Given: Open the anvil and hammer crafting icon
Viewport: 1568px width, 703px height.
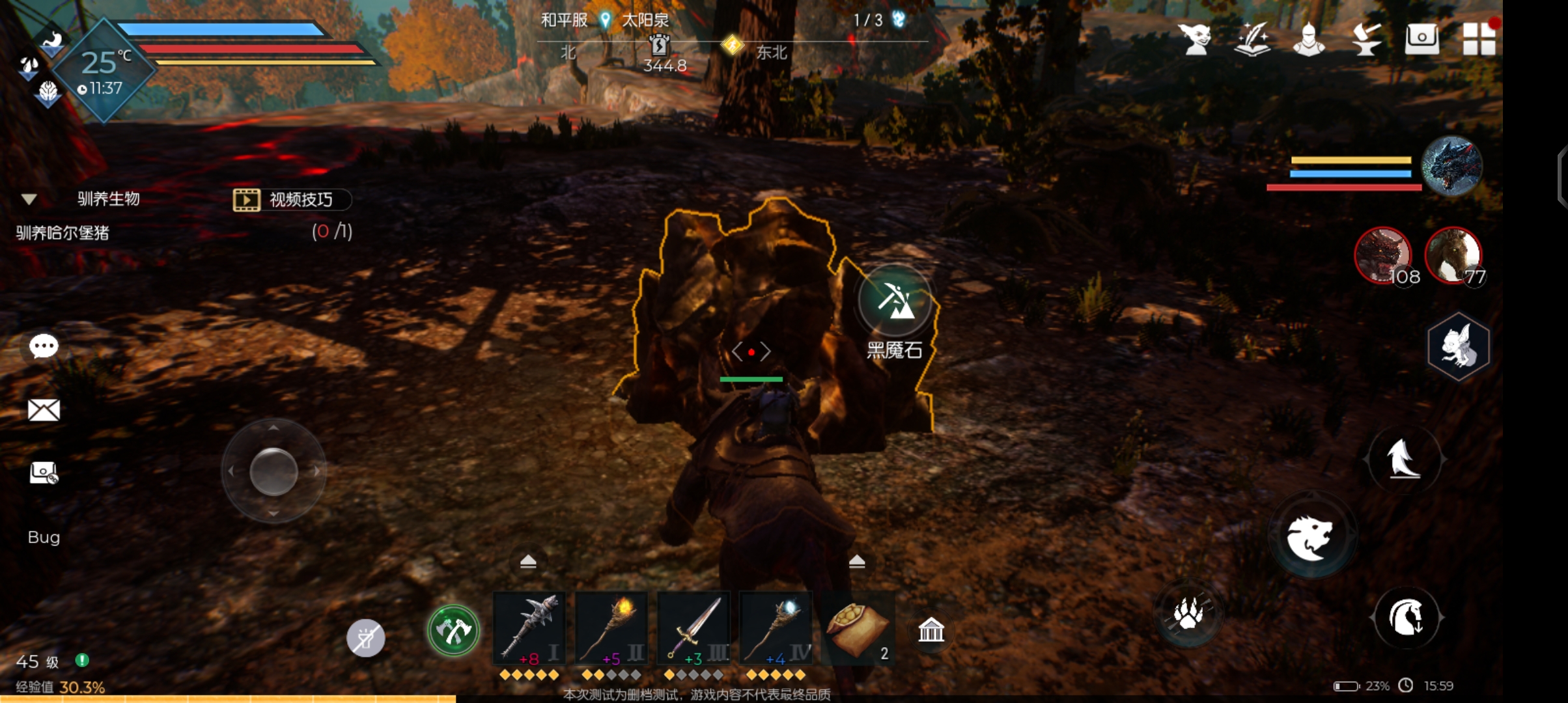Looking at the screenshot, I should (x=1365, y=39).
